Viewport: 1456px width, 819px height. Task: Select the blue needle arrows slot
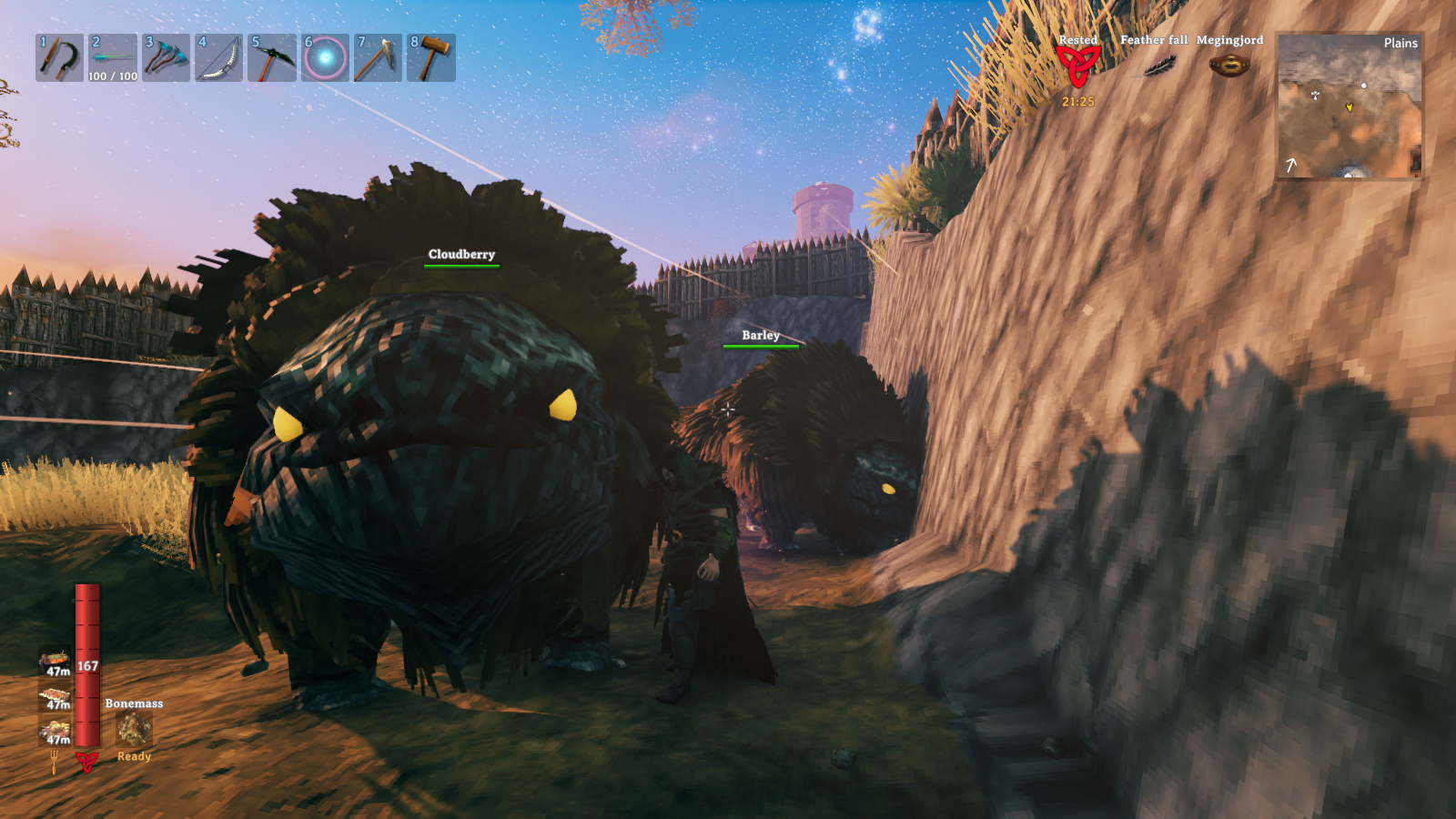tap(113, 58)
